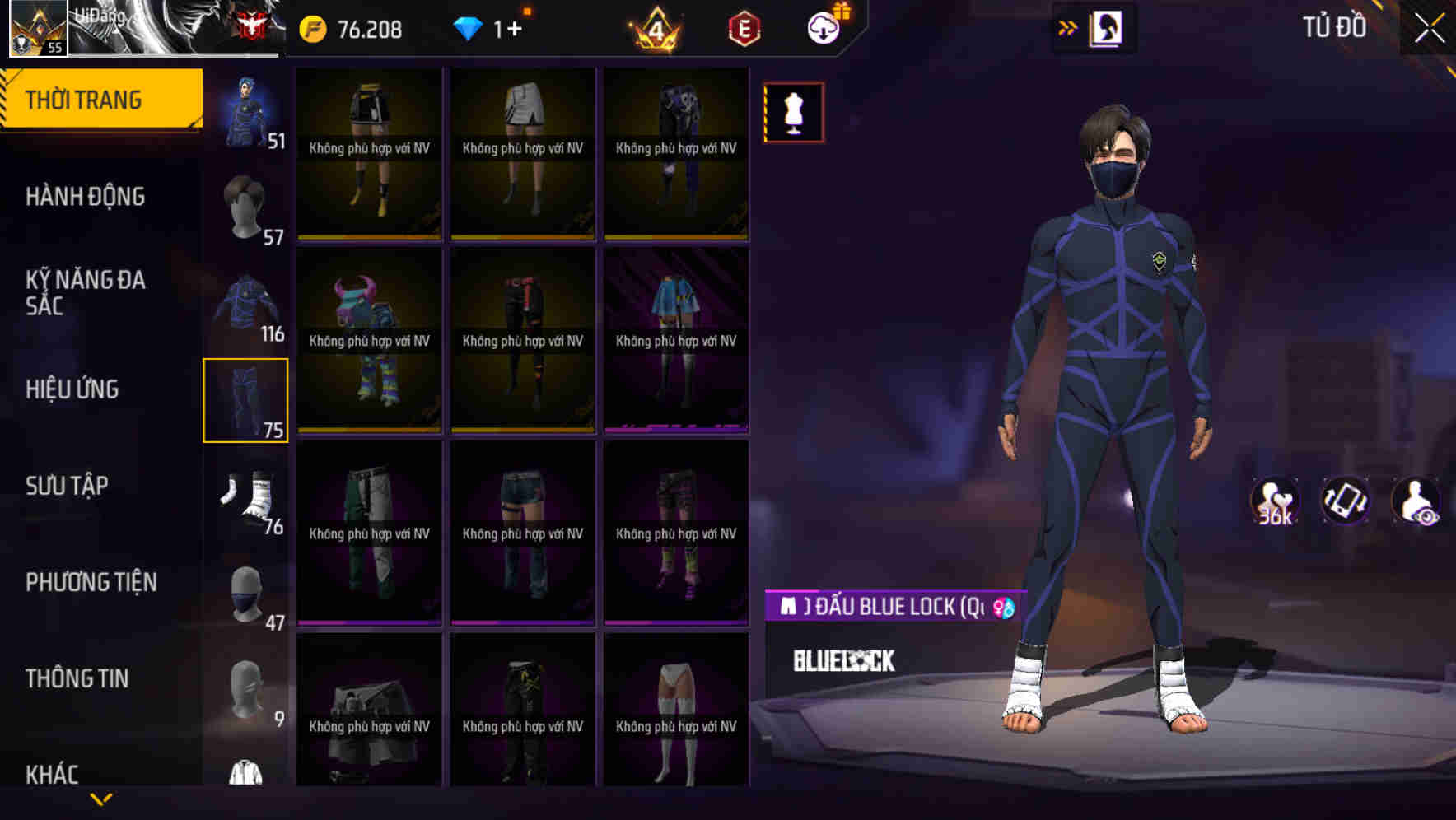Screen dimensions: 1456x820
Task: Select the mannequin display icon
Action: click(x=793, y=112)
